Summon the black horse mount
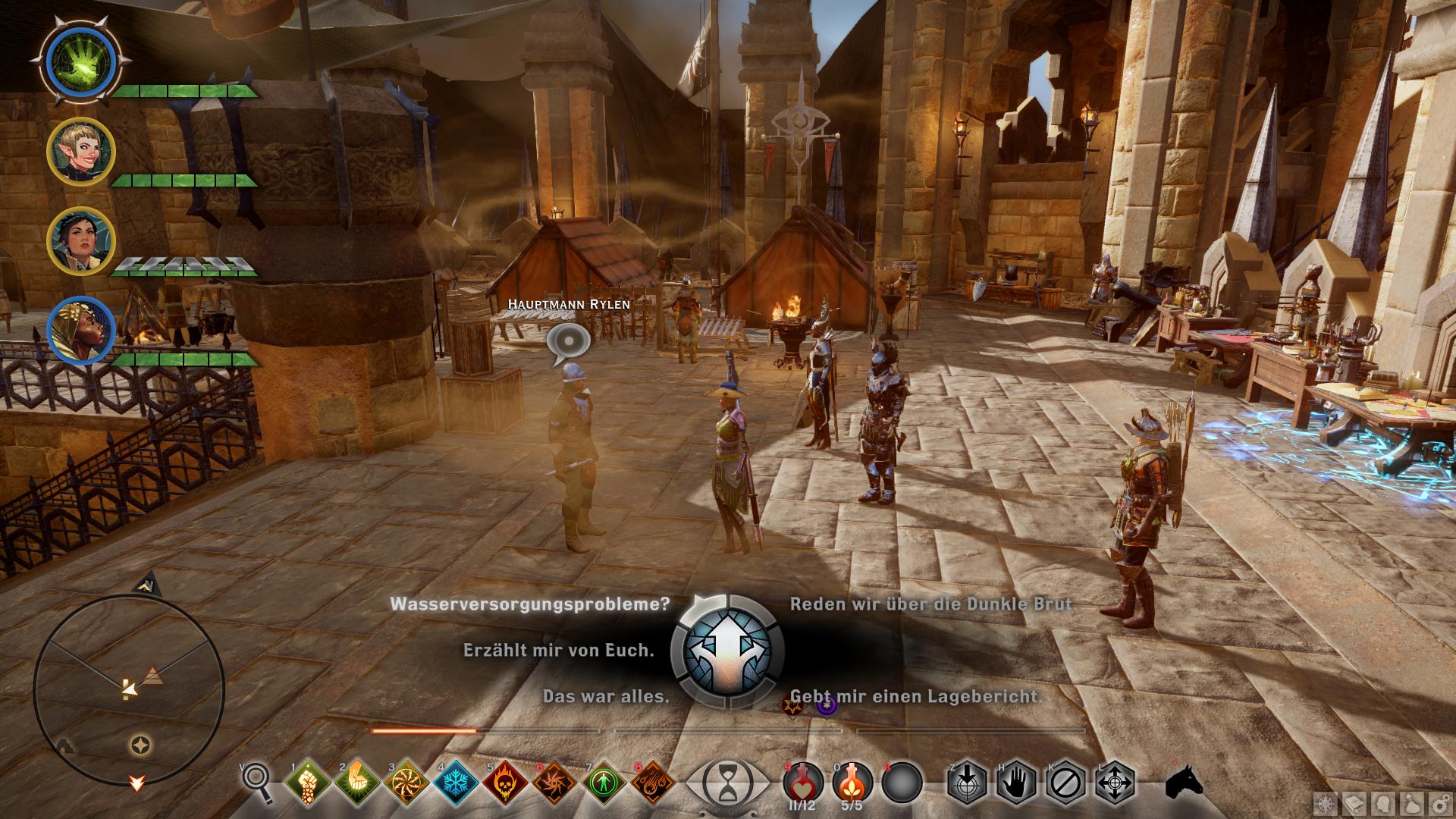 coord(1185,781)
